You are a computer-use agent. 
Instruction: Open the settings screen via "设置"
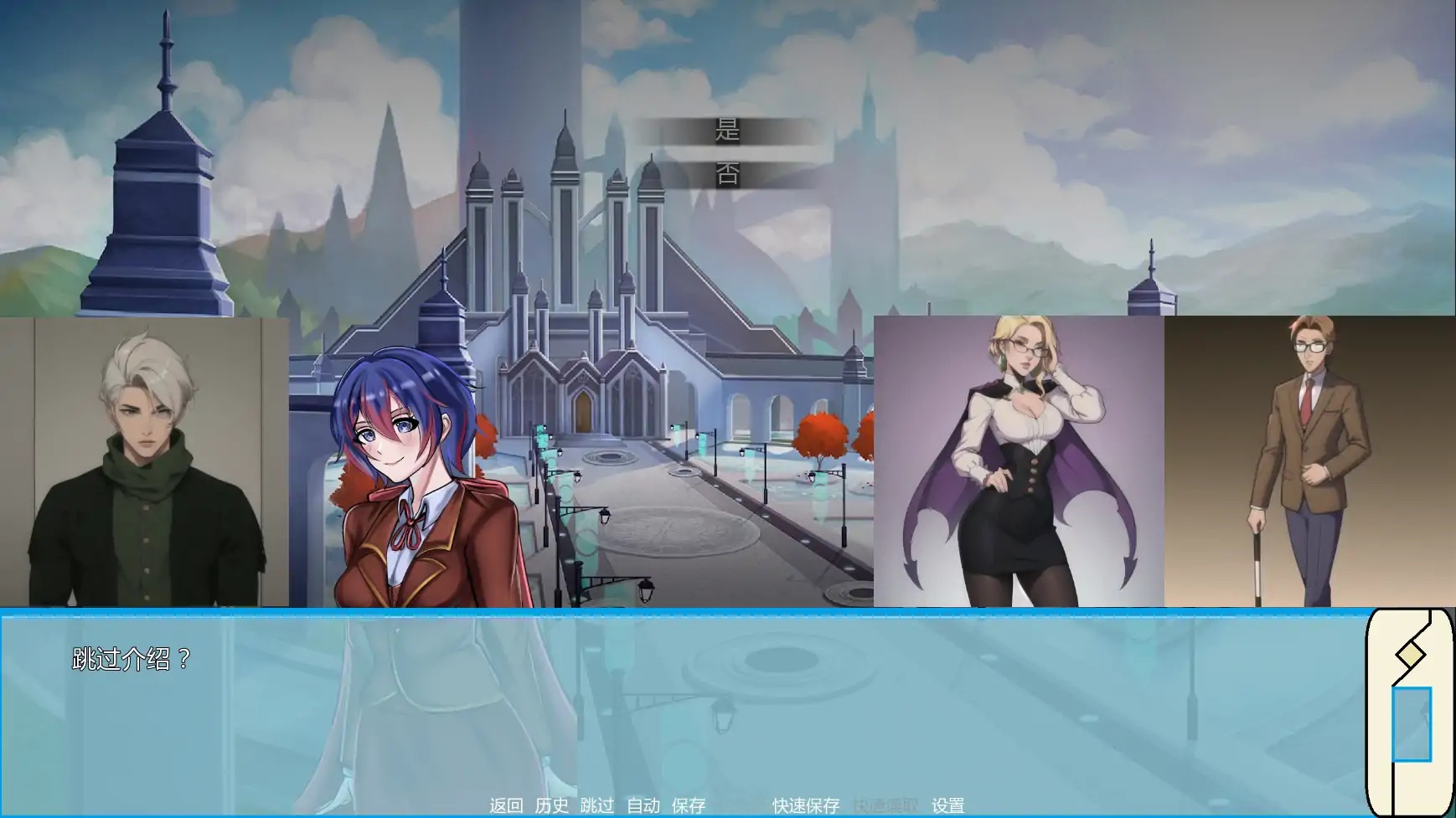click(x=946, y=806)
